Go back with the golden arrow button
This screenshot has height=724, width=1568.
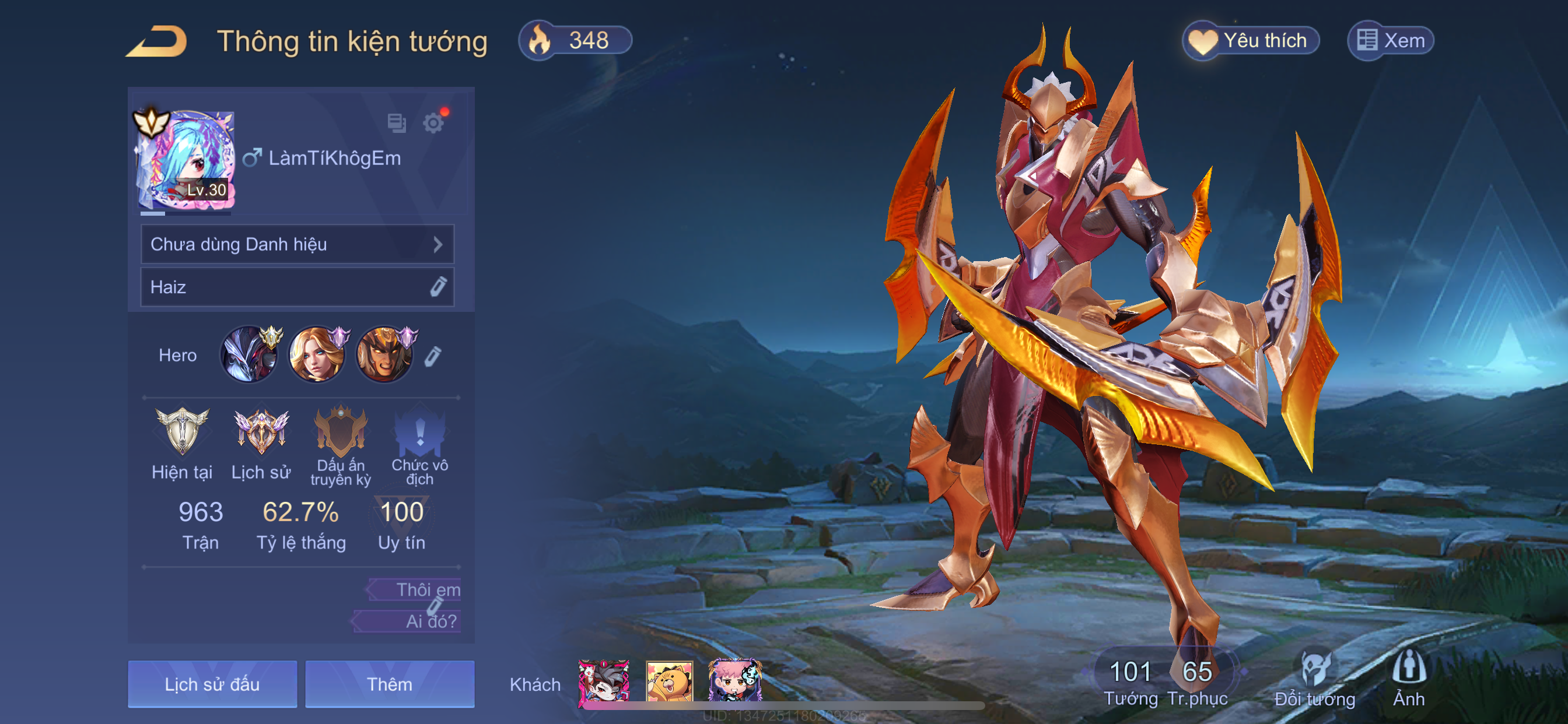tap(157, 41)
